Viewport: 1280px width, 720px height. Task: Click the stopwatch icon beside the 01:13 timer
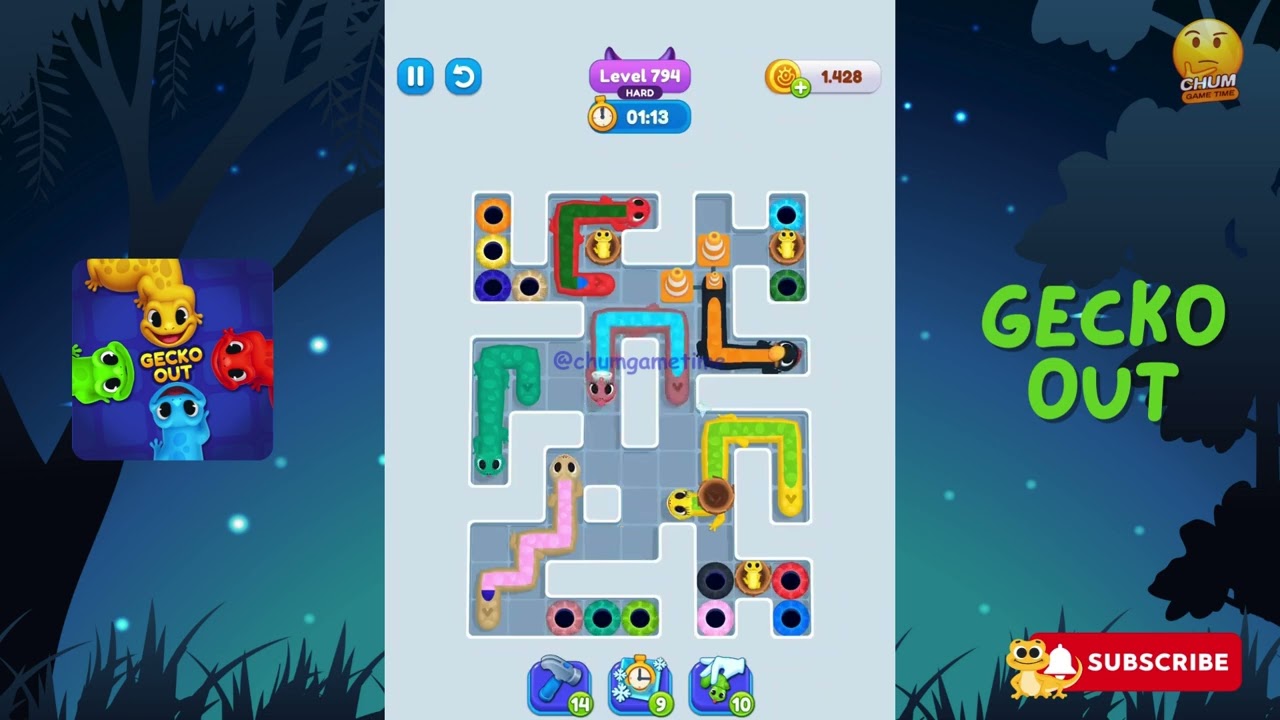(x=603, y=117)
